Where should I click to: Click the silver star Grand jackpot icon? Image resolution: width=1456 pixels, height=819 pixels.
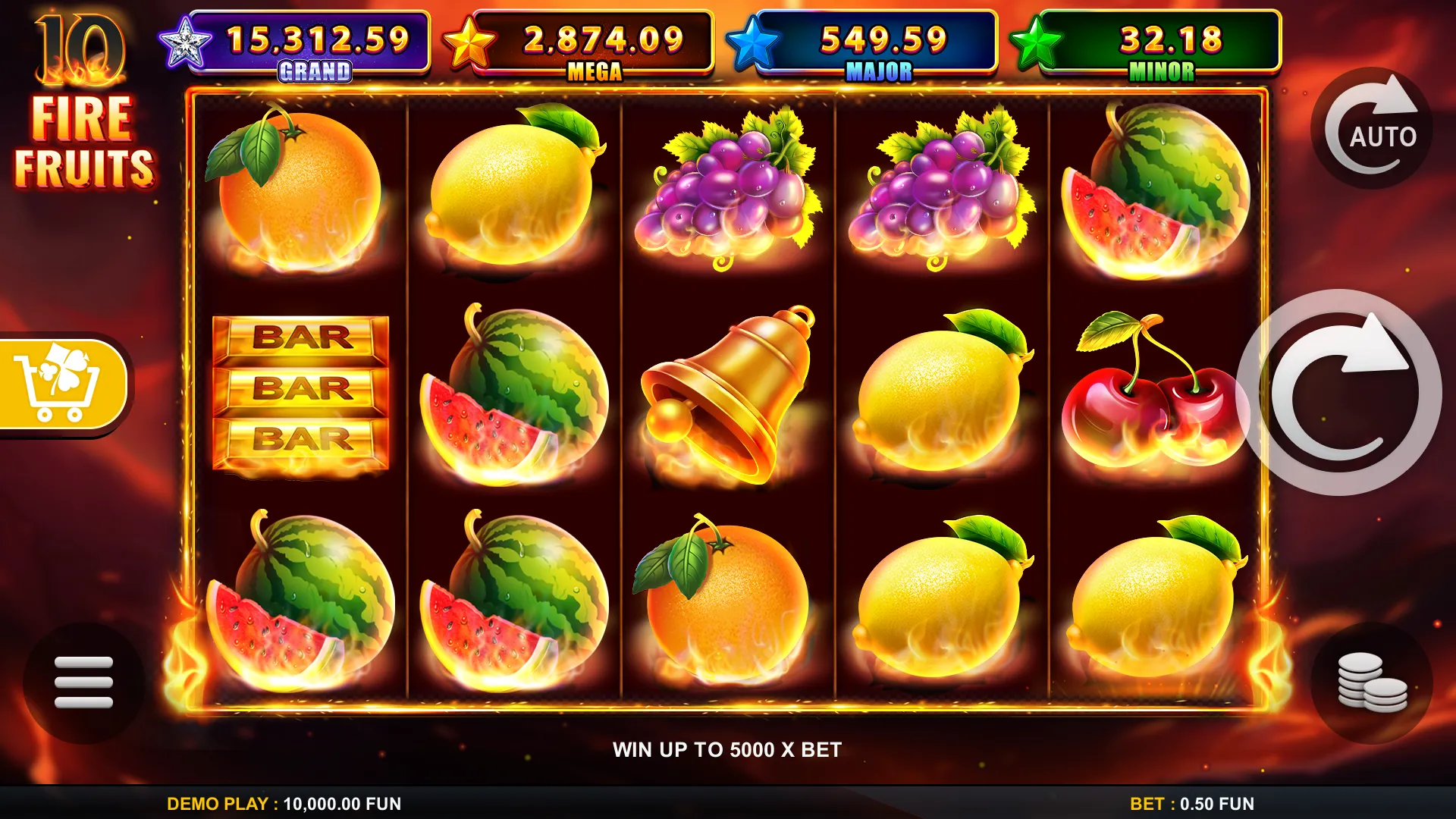pyautogui.click(x=185, y=38)
